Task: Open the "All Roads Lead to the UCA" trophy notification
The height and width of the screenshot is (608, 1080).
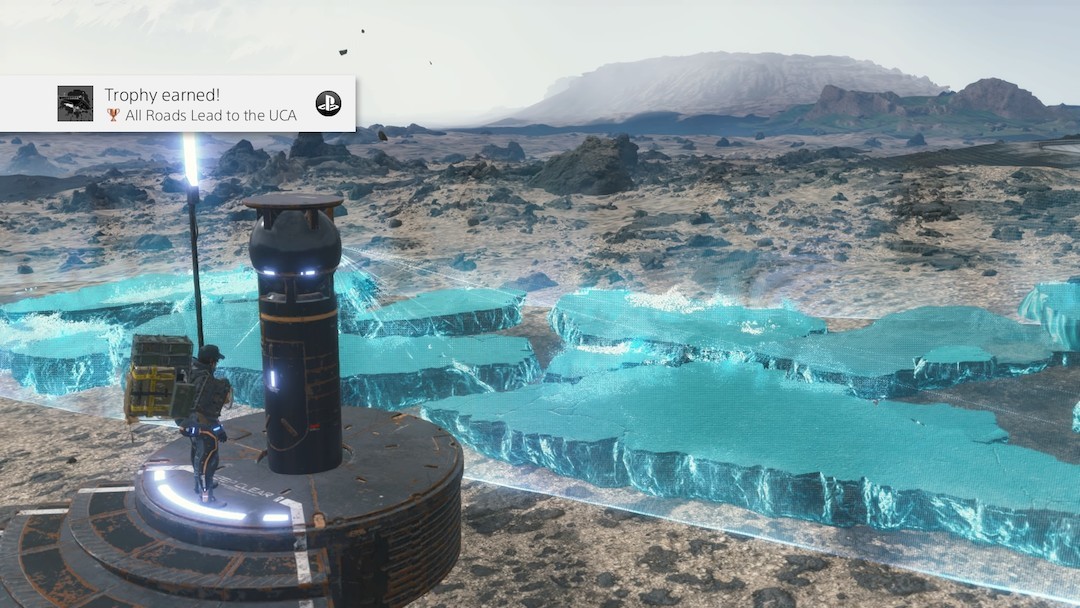Action: [x=200, y=105]
